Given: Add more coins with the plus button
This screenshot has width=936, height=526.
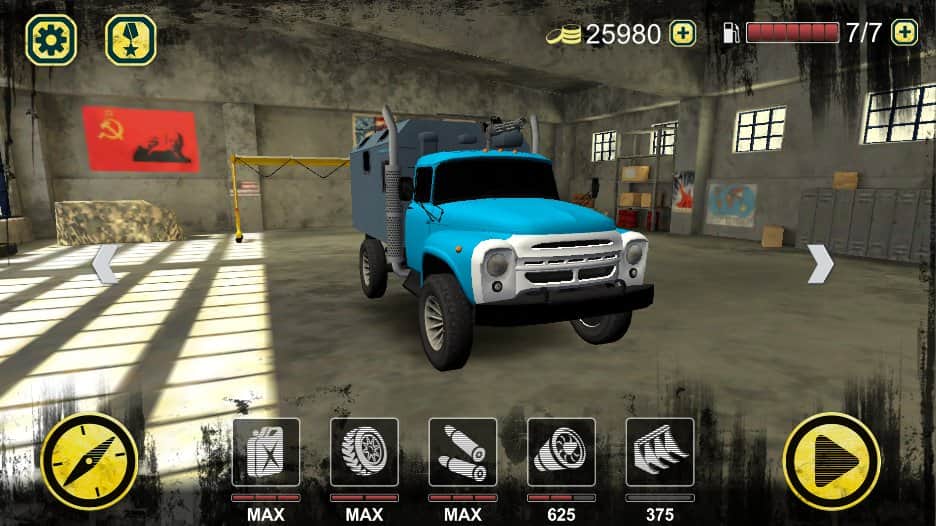Looking at the screenshot, I should pyautogui.click(x=682, y=33).
